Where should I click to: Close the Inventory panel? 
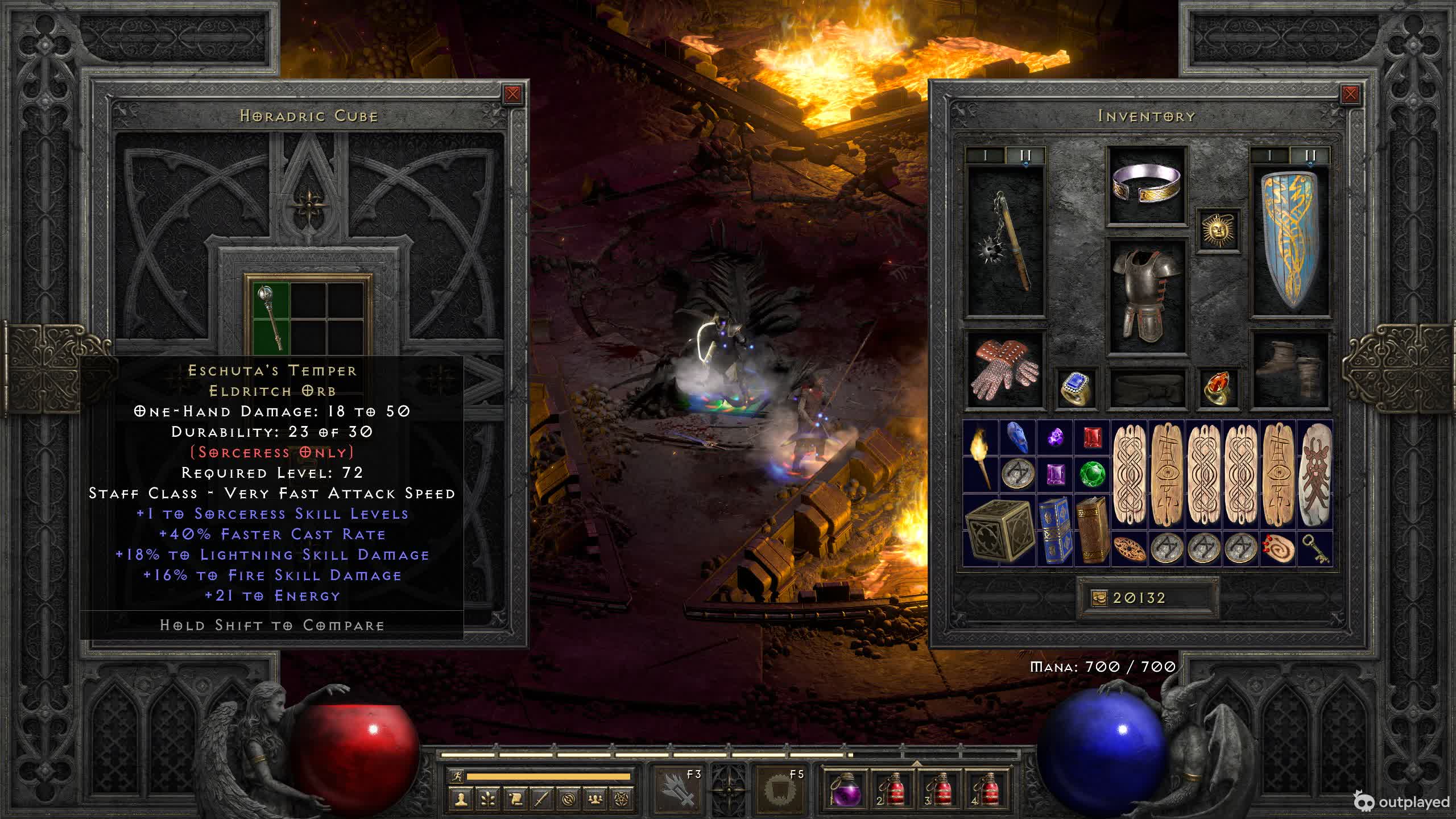[1350, 94]
